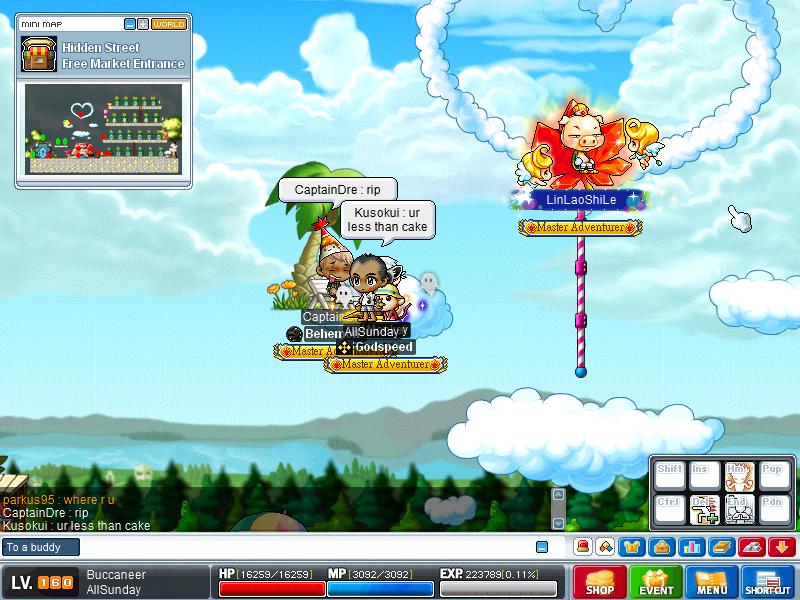The width and height of the screenshot is (800, 600).
Task: Open the skill book icon
Action: [x=721, y=547]
